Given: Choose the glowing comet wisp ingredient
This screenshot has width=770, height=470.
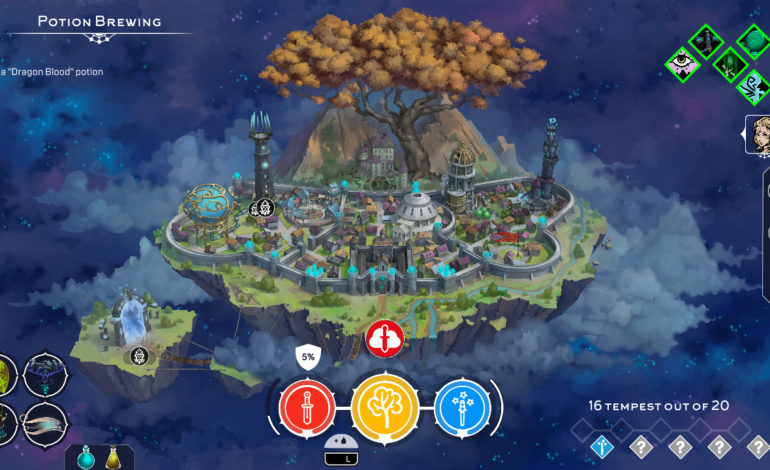Looking at the screenshot, I should tap(44, 424).
